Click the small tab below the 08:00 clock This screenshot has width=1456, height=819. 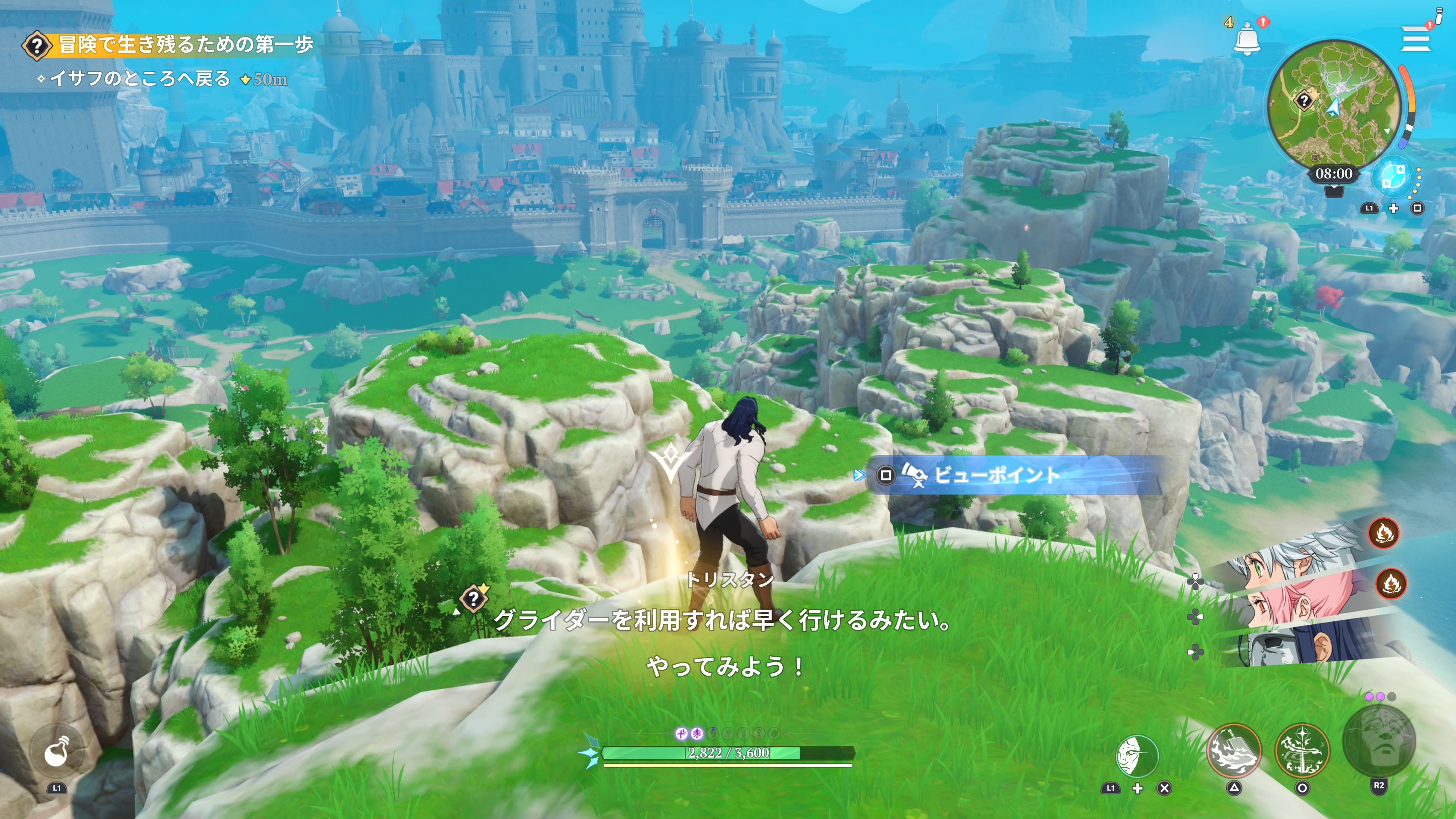pos(1334,191)
